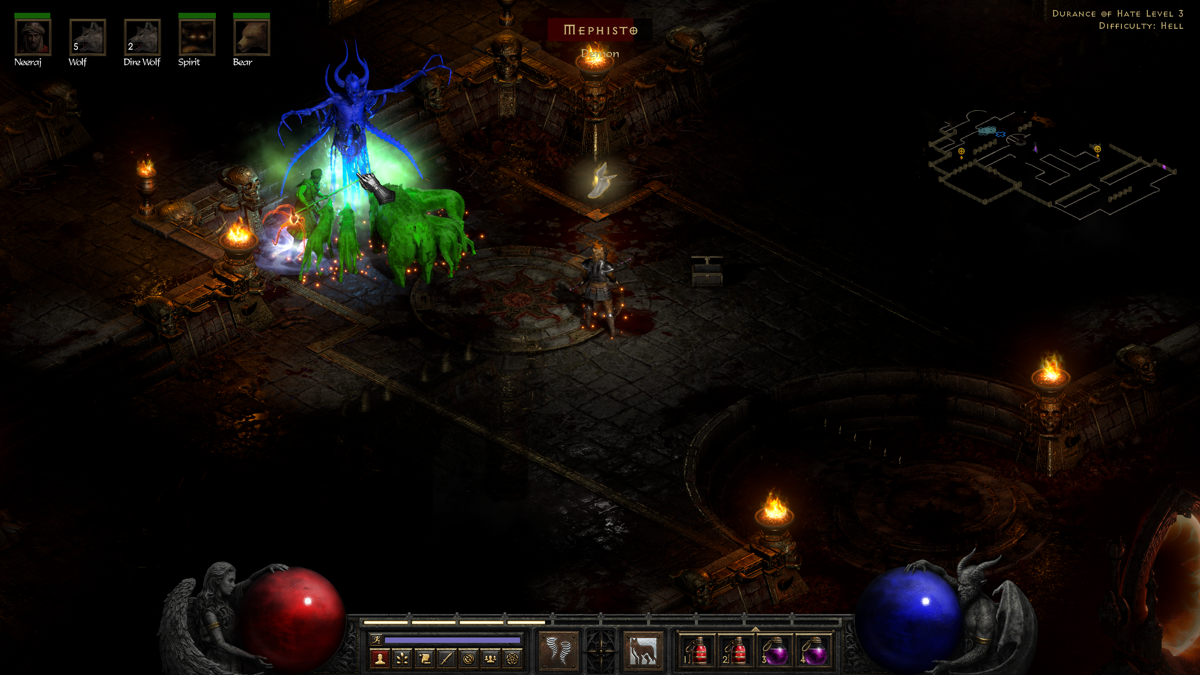Open the party button showing three figures
Screen dimensions: 1200x675
pos(490,658)
